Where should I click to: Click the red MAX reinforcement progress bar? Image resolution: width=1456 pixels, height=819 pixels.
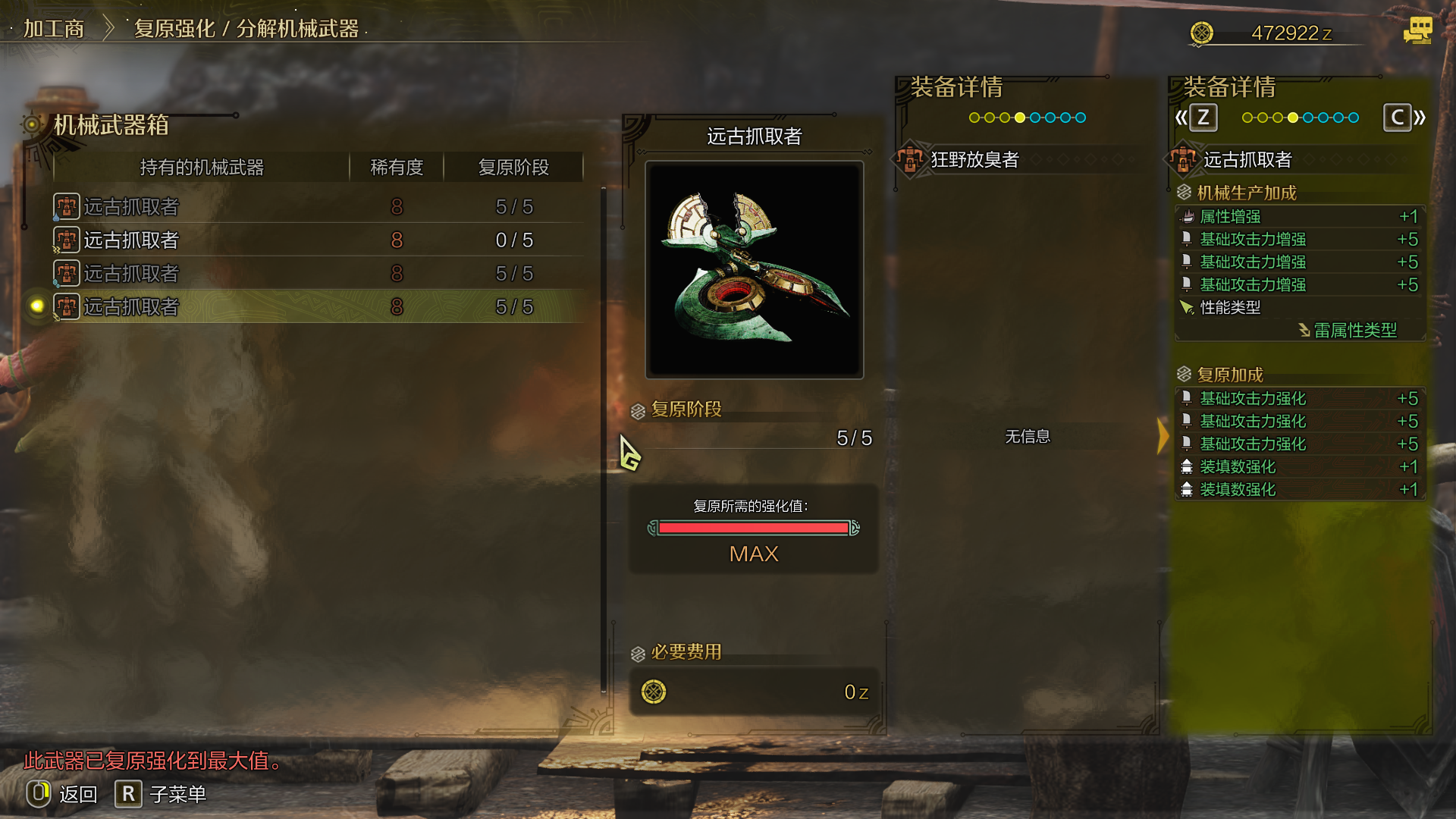pos(755,528)
